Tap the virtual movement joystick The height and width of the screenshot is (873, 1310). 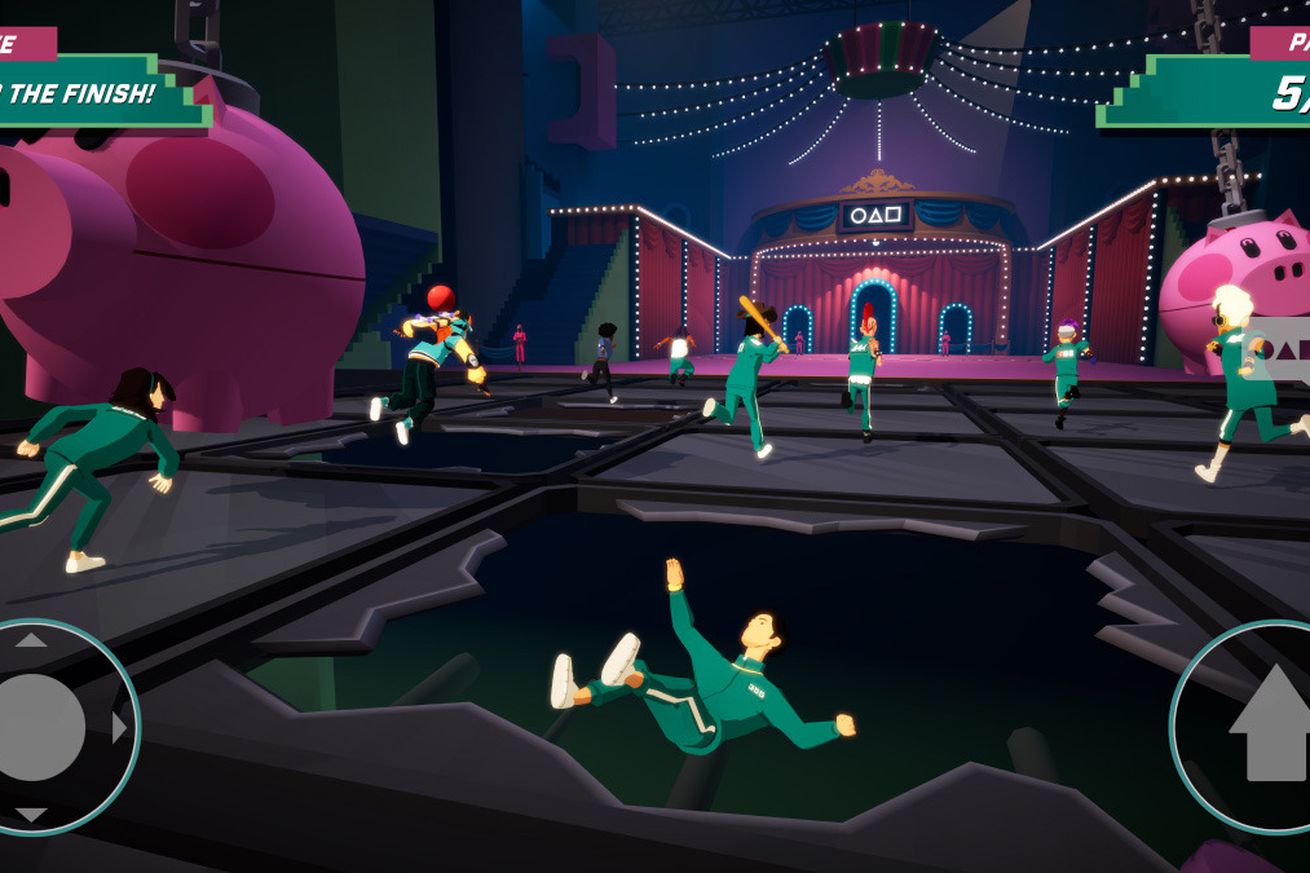click(40, 727)
